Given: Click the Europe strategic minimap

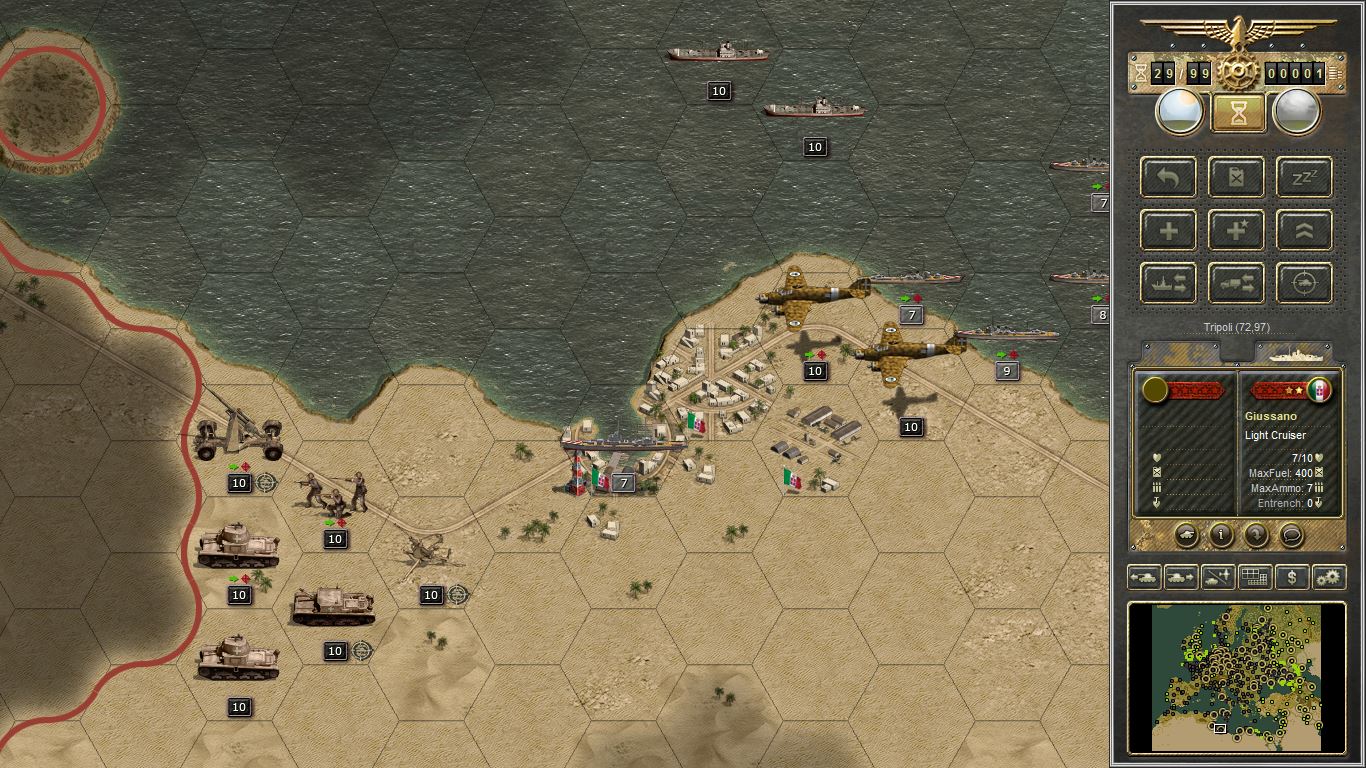Looking at the screenshot, I should pos(1237,676).
